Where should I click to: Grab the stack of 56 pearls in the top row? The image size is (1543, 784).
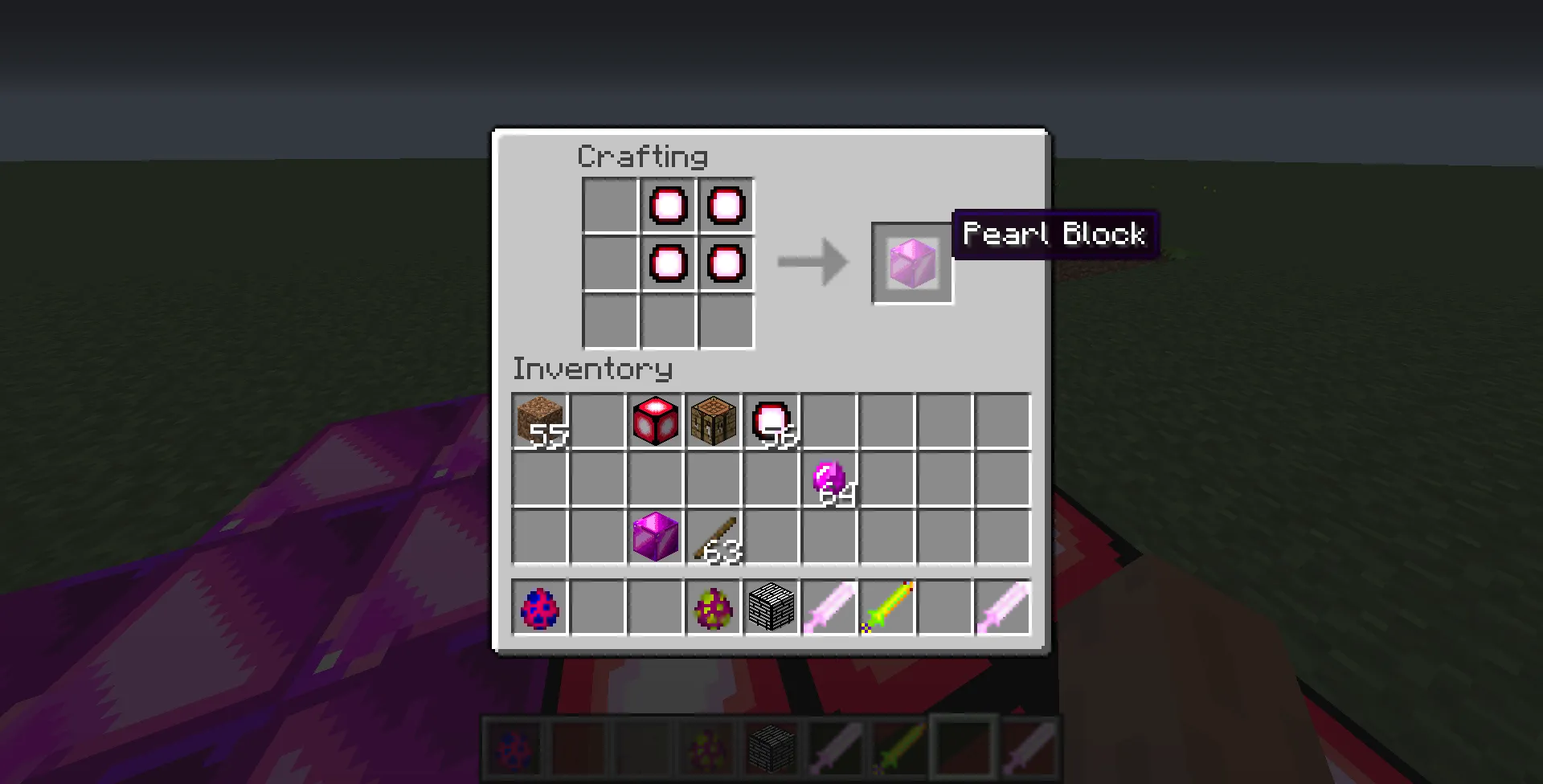(771, 421)
